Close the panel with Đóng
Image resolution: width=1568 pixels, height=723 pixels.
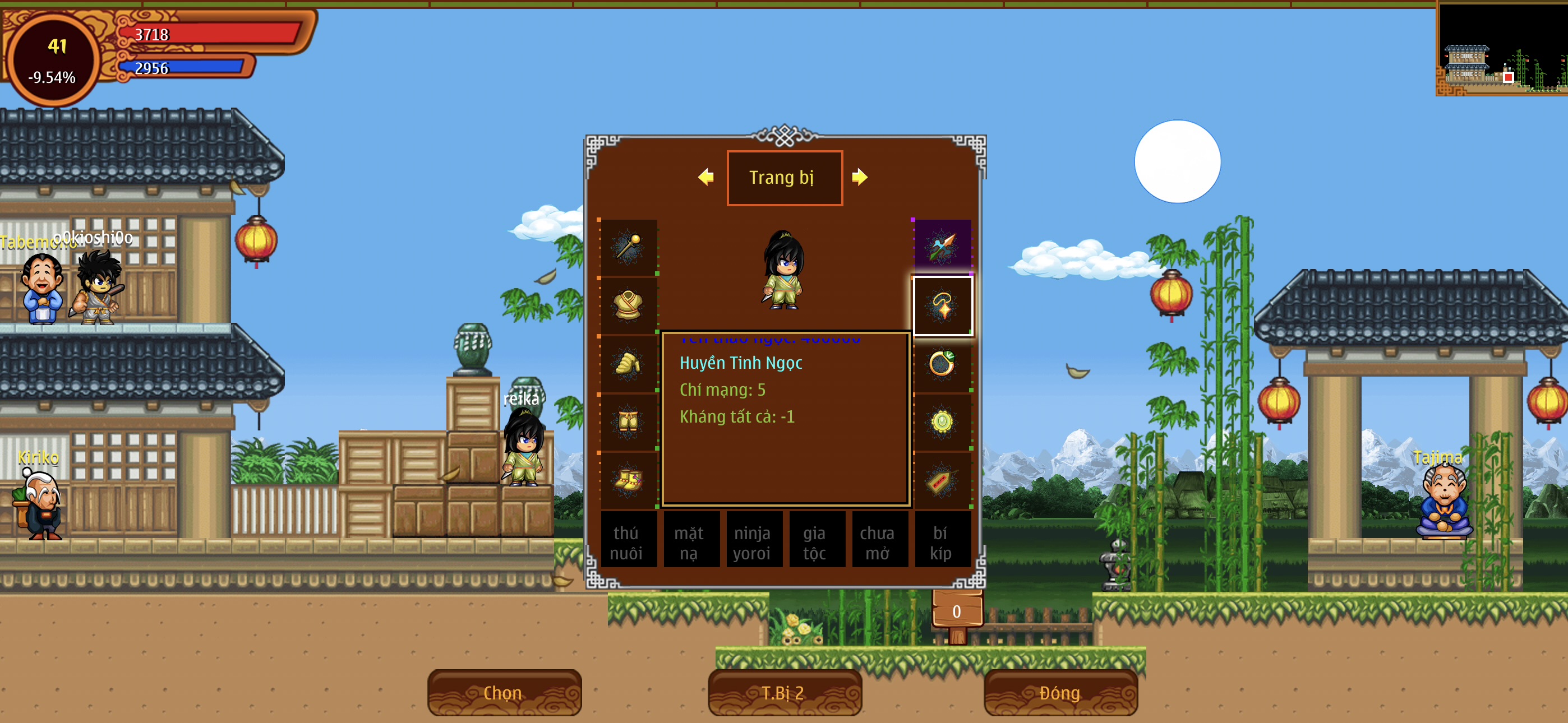tap(1060, 693)
